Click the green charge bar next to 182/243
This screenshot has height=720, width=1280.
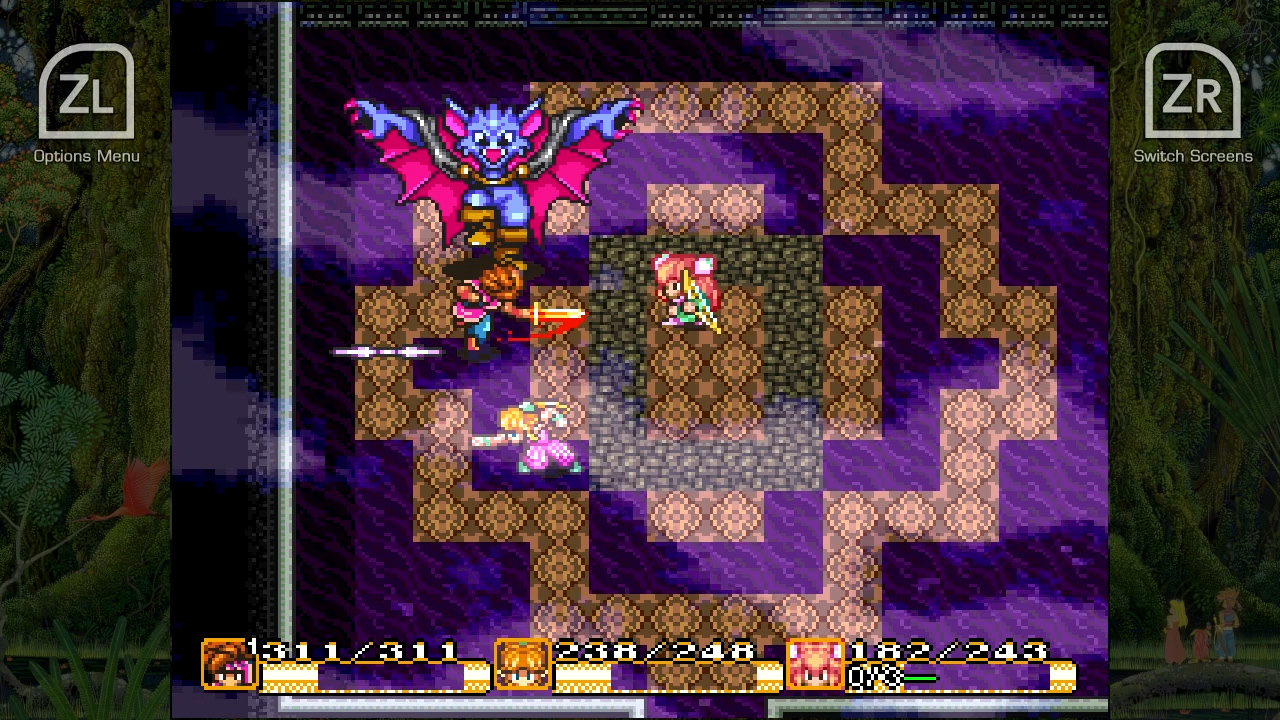tap(922, 677)
